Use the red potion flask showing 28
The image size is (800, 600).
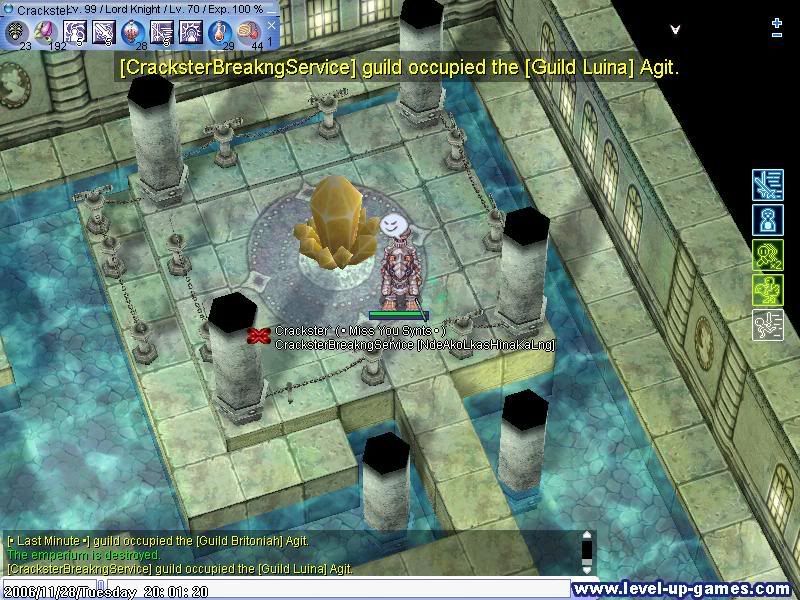pyautogui.click(x=133, y=32)
